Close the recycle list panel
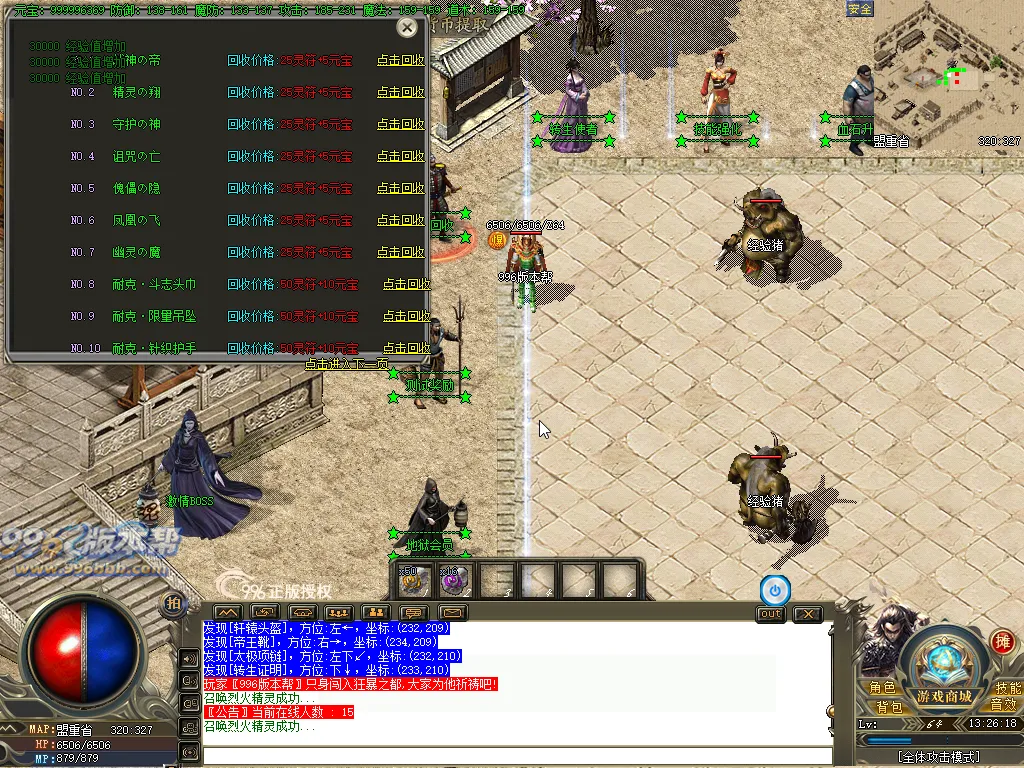1024x768 pixels. click(407, 28)
